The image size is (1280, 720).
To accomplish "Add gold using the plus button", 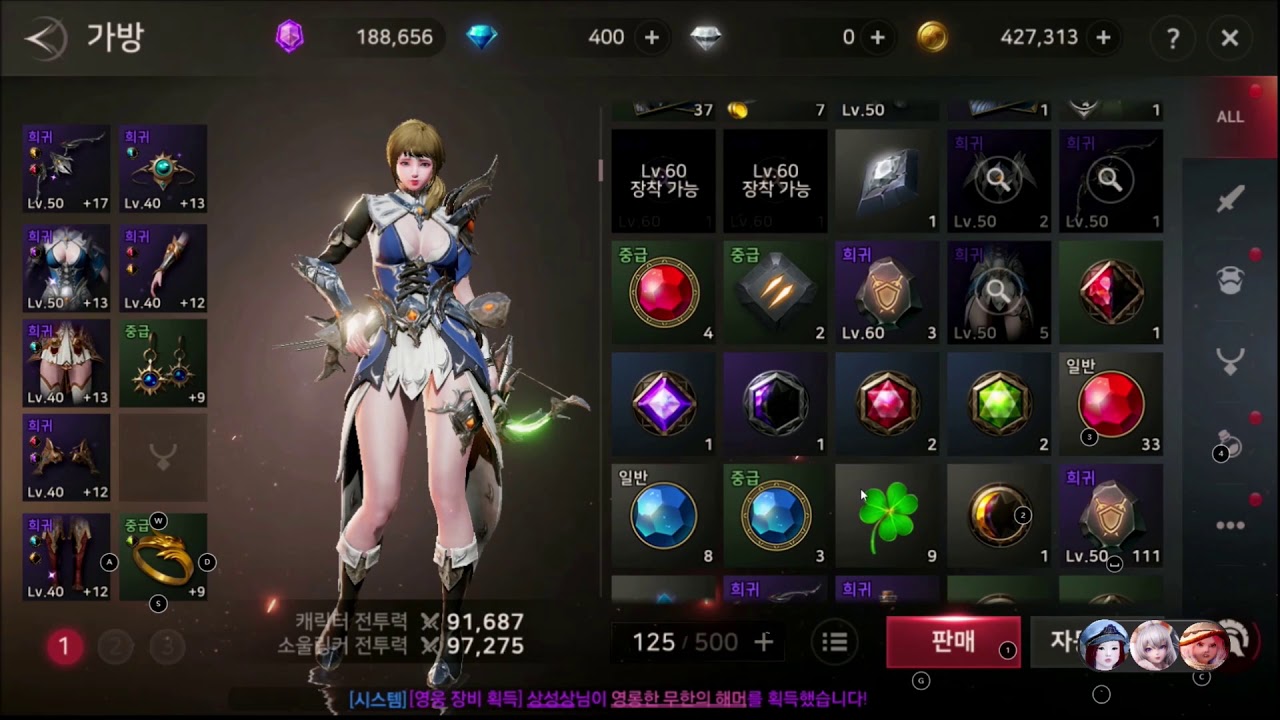I will [1103, 38].
